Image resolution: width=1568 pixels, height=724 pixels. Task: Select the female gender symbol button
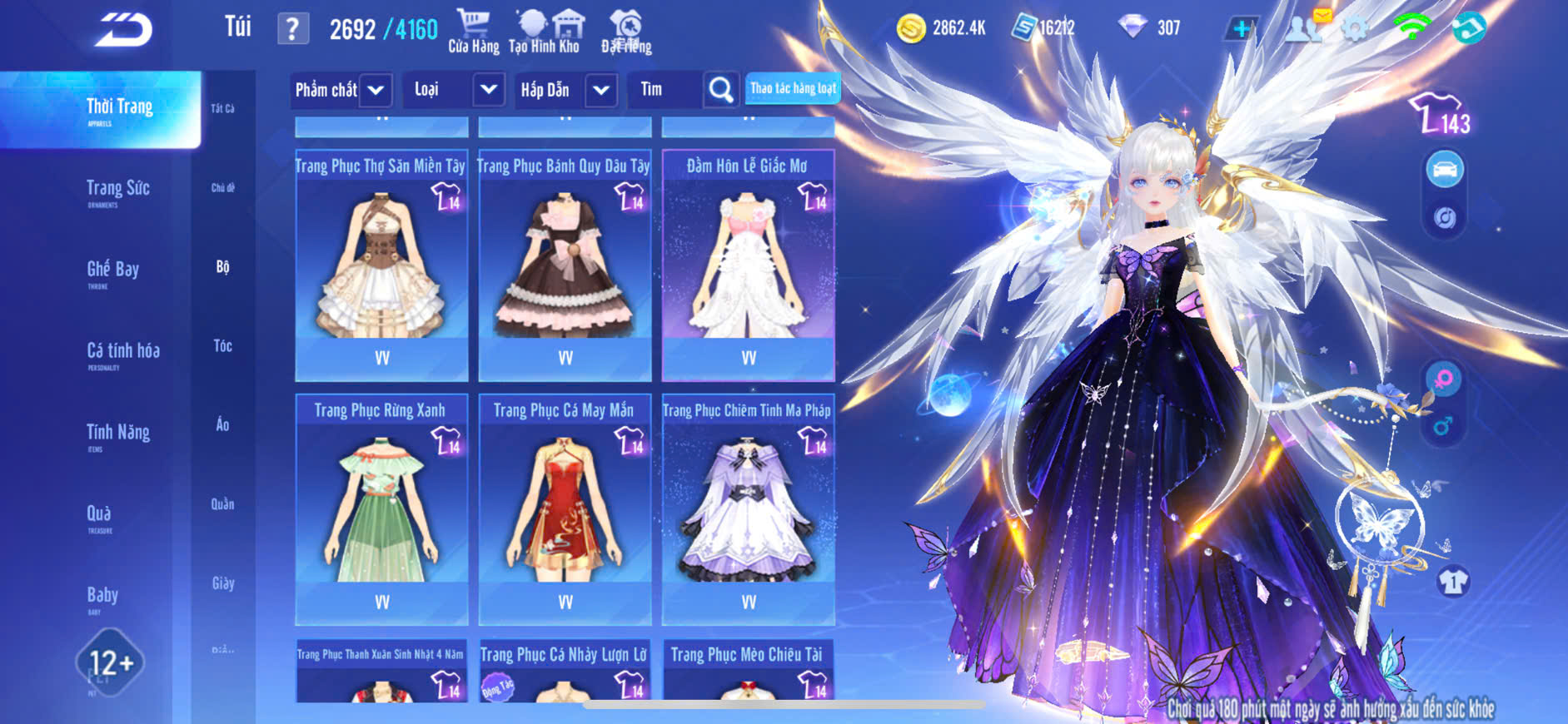1443,379
